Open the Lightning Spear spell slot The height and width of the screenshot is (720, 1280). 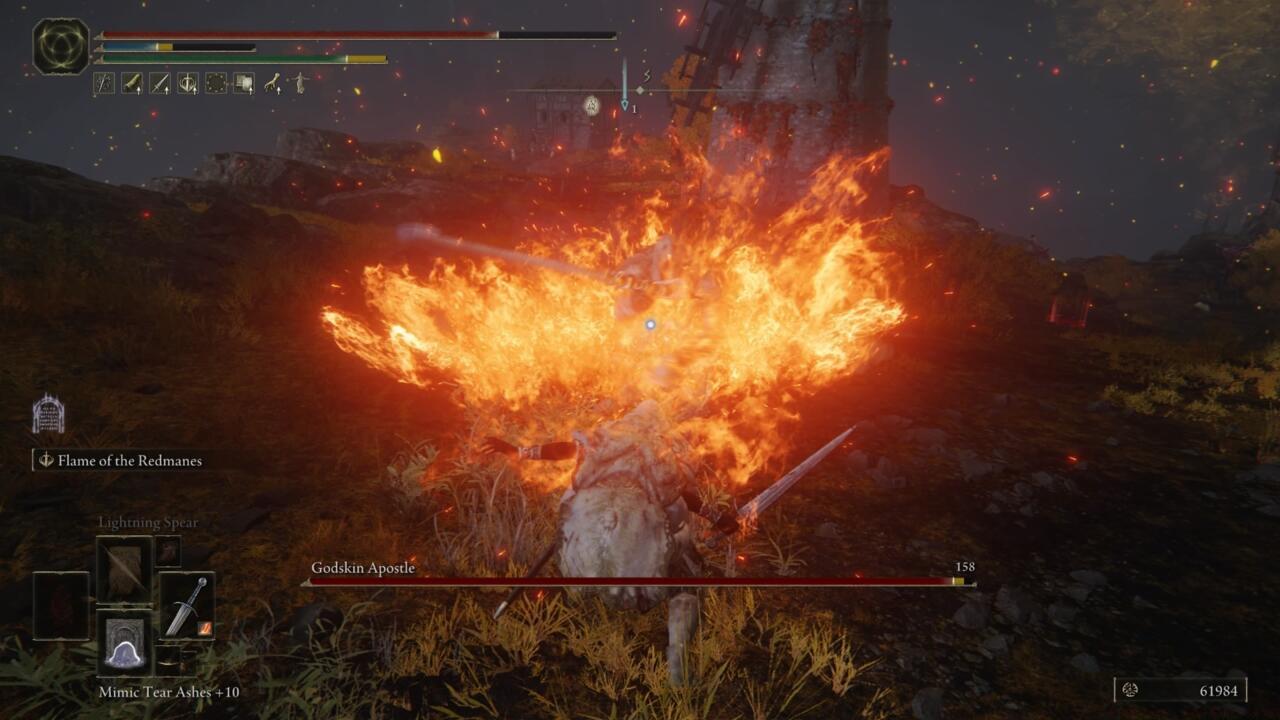click(x=123, y=567)
